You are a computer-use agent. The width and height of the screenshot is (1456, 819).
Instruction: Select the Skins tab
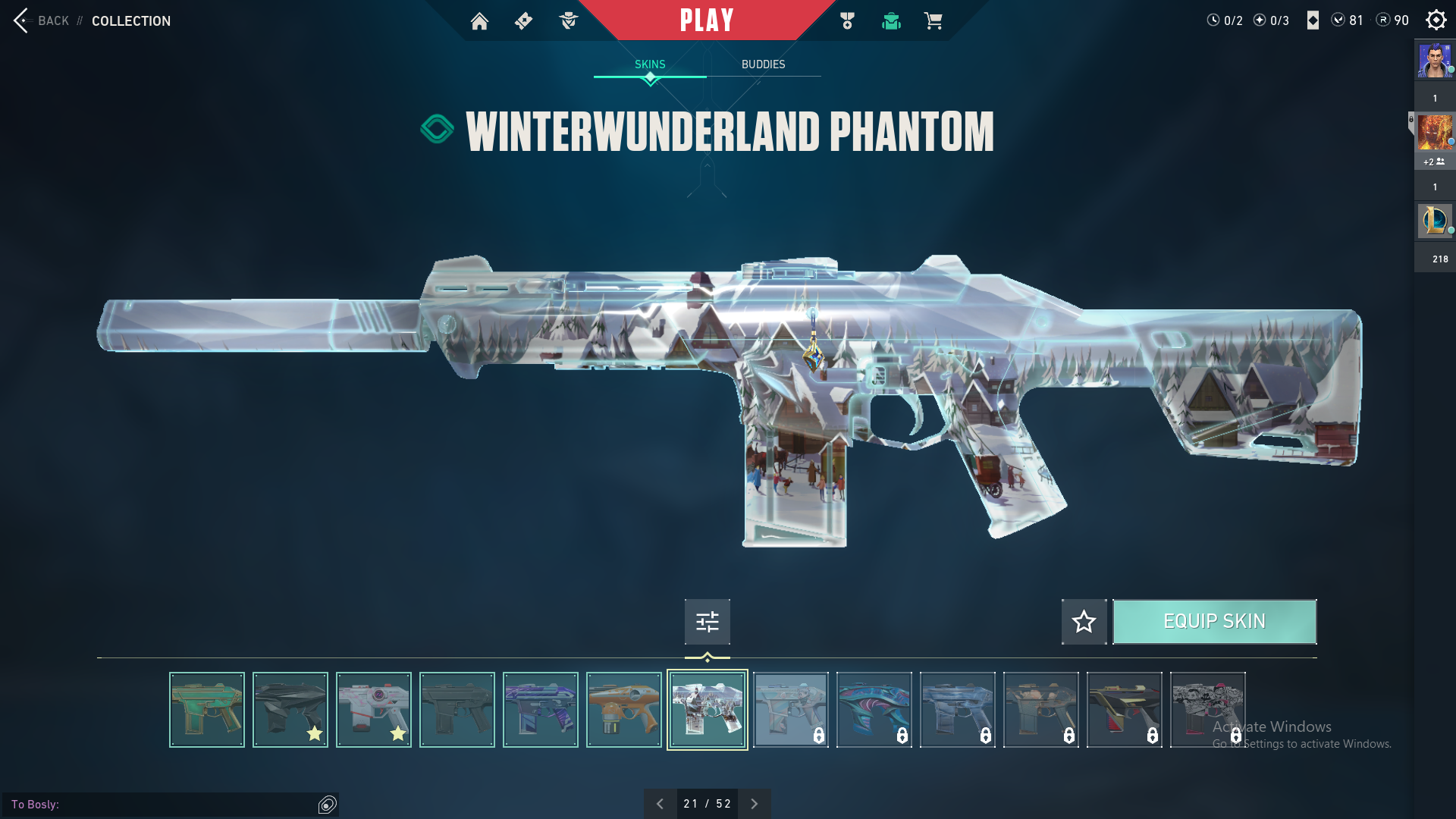[650, 64]
